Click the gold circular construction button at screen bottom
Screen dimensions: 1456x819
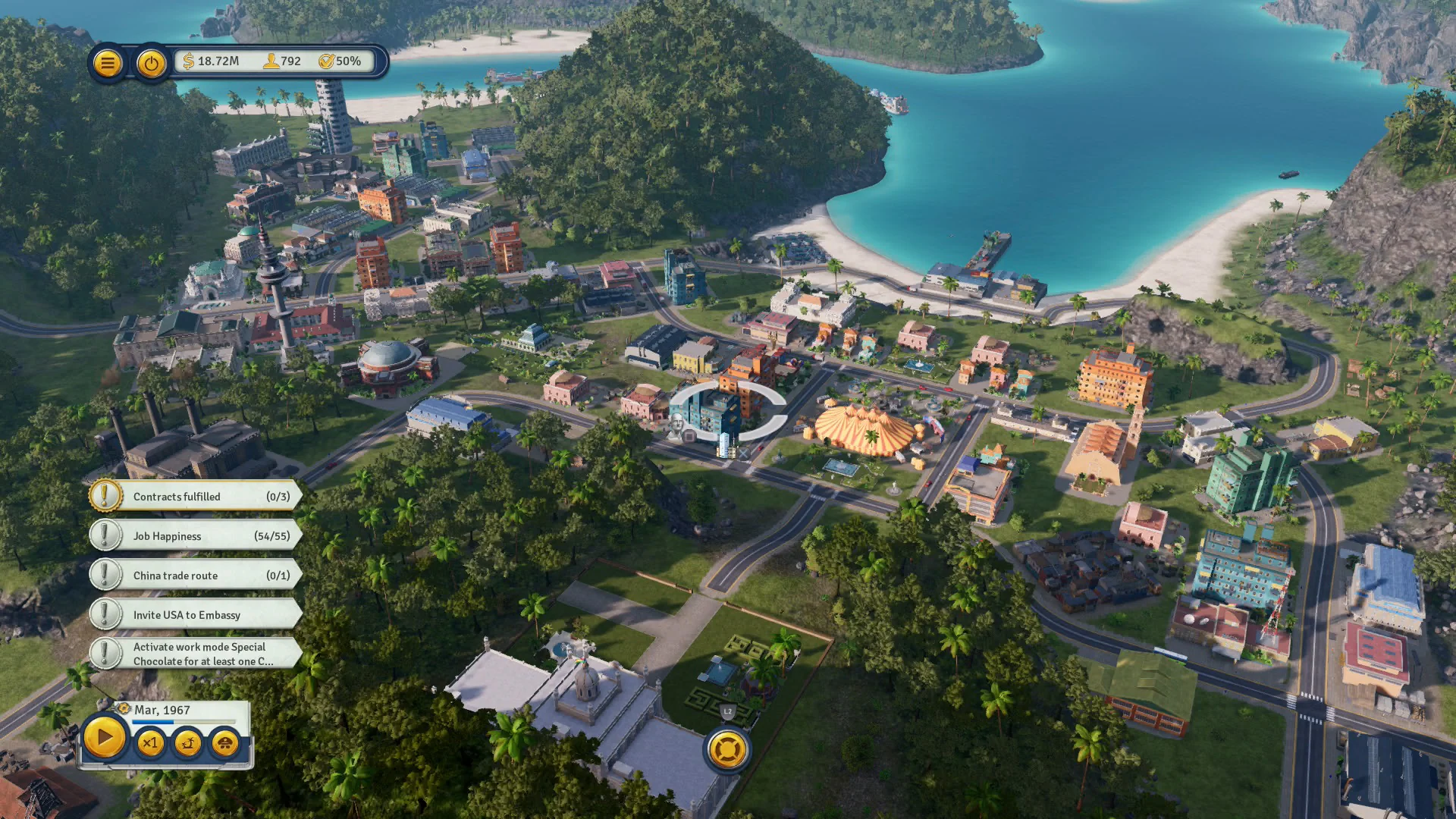click(727, 749)
